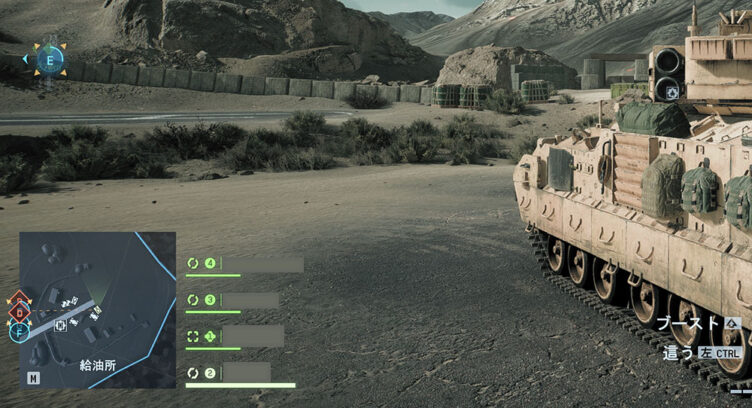Select squad member number 3 row
The height and width of the screenshot is (408, 752).
click(234, 300)
